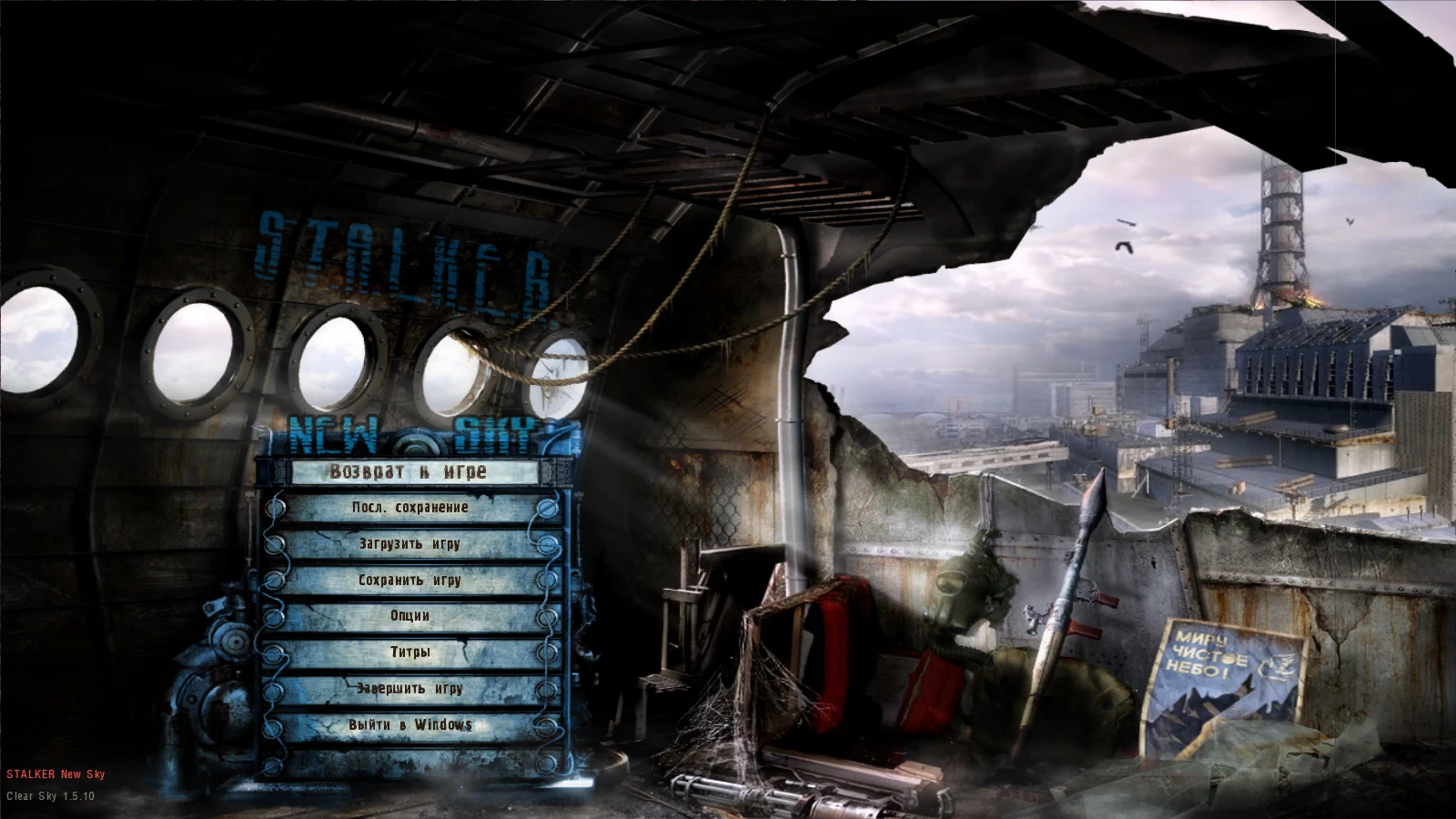1456x819 pixels.
Task: Quit the game with "Завершить игру"
Action: point(409,689)
